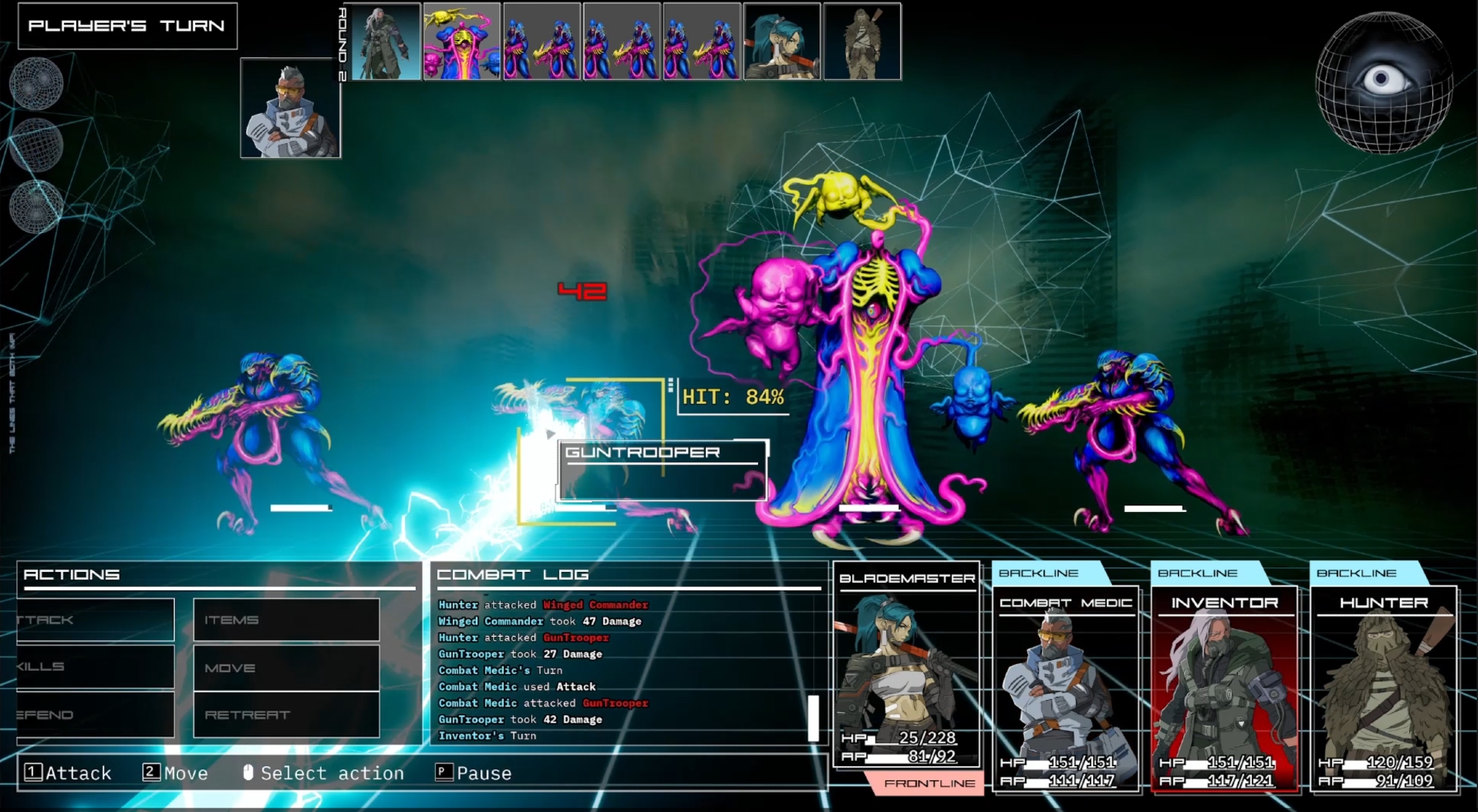Click the combat log scrollbar
Screen dimensions: 1478x812
pyautogui.click(x=814, y=717)
